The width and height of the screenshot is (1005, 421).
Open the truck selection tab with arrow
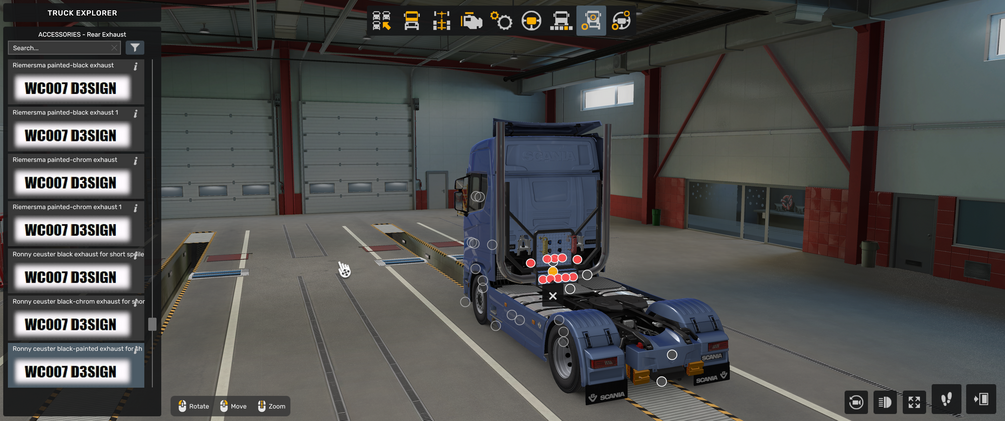pyautogui.click(x=382, y=20)
